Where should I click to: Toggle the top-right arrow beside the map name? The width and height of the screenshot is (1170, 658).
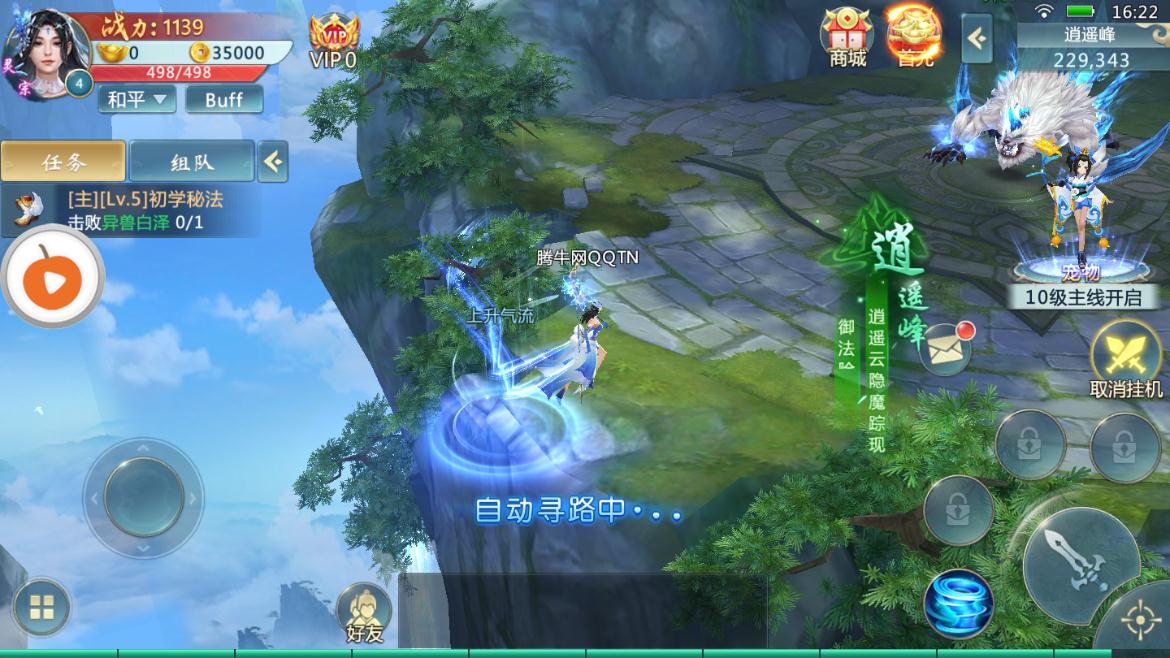pyautogui.click(x=977, y=39)
